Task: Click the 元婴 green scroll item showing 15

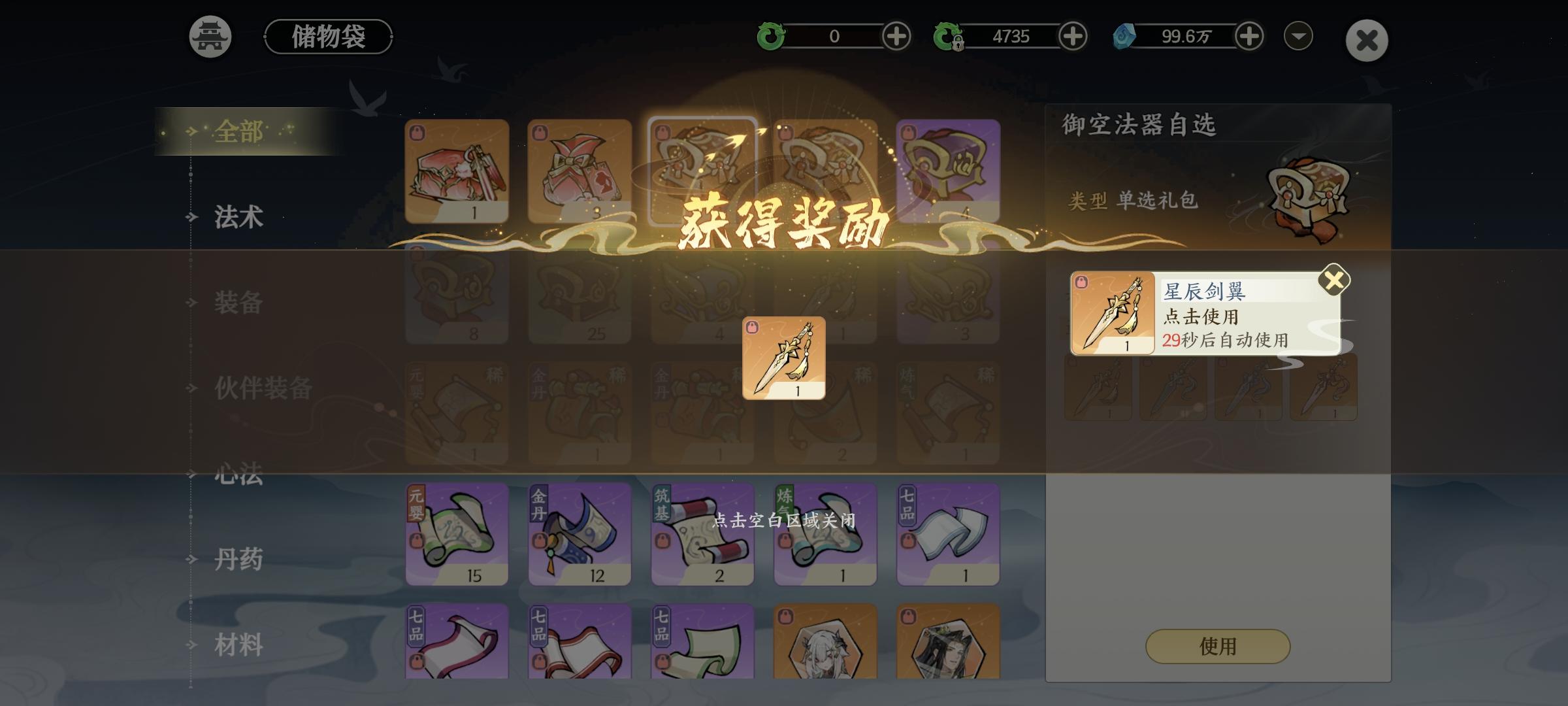Action: (455, 535)
